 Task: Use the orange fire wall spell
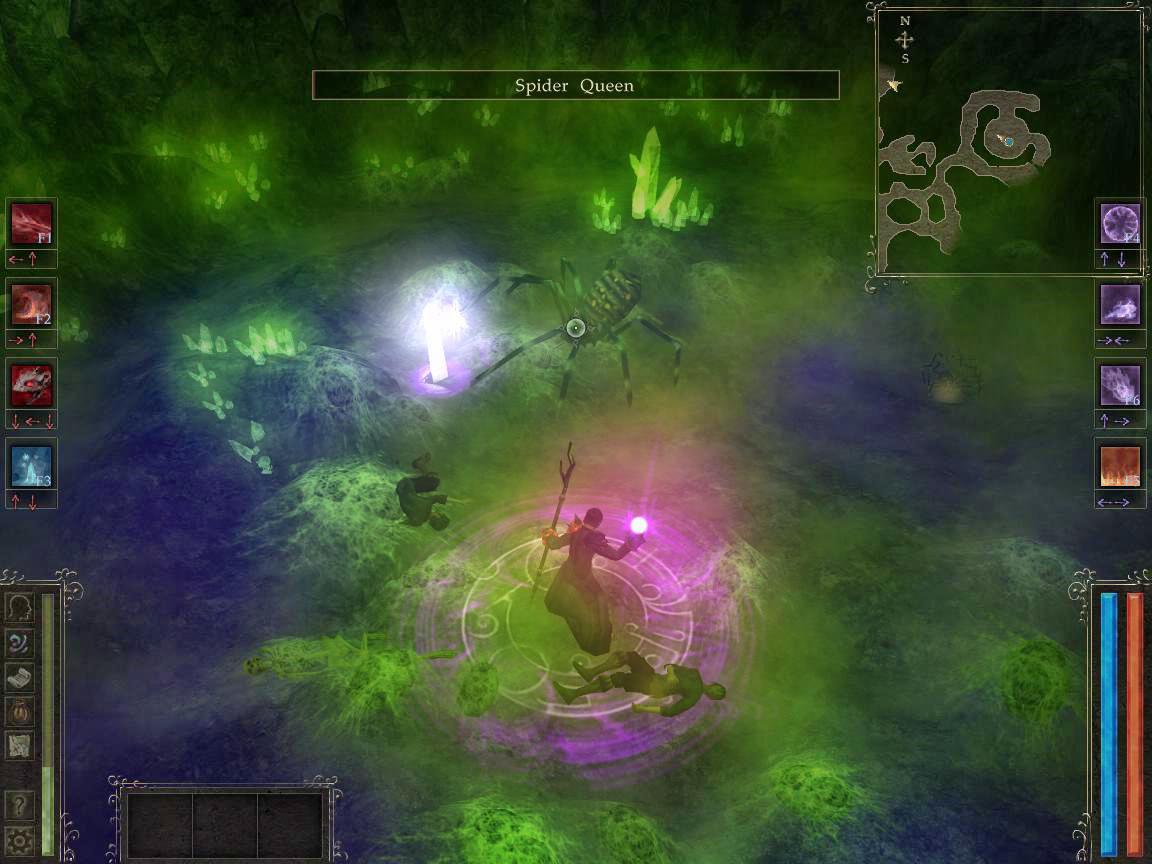[1120, 466]
